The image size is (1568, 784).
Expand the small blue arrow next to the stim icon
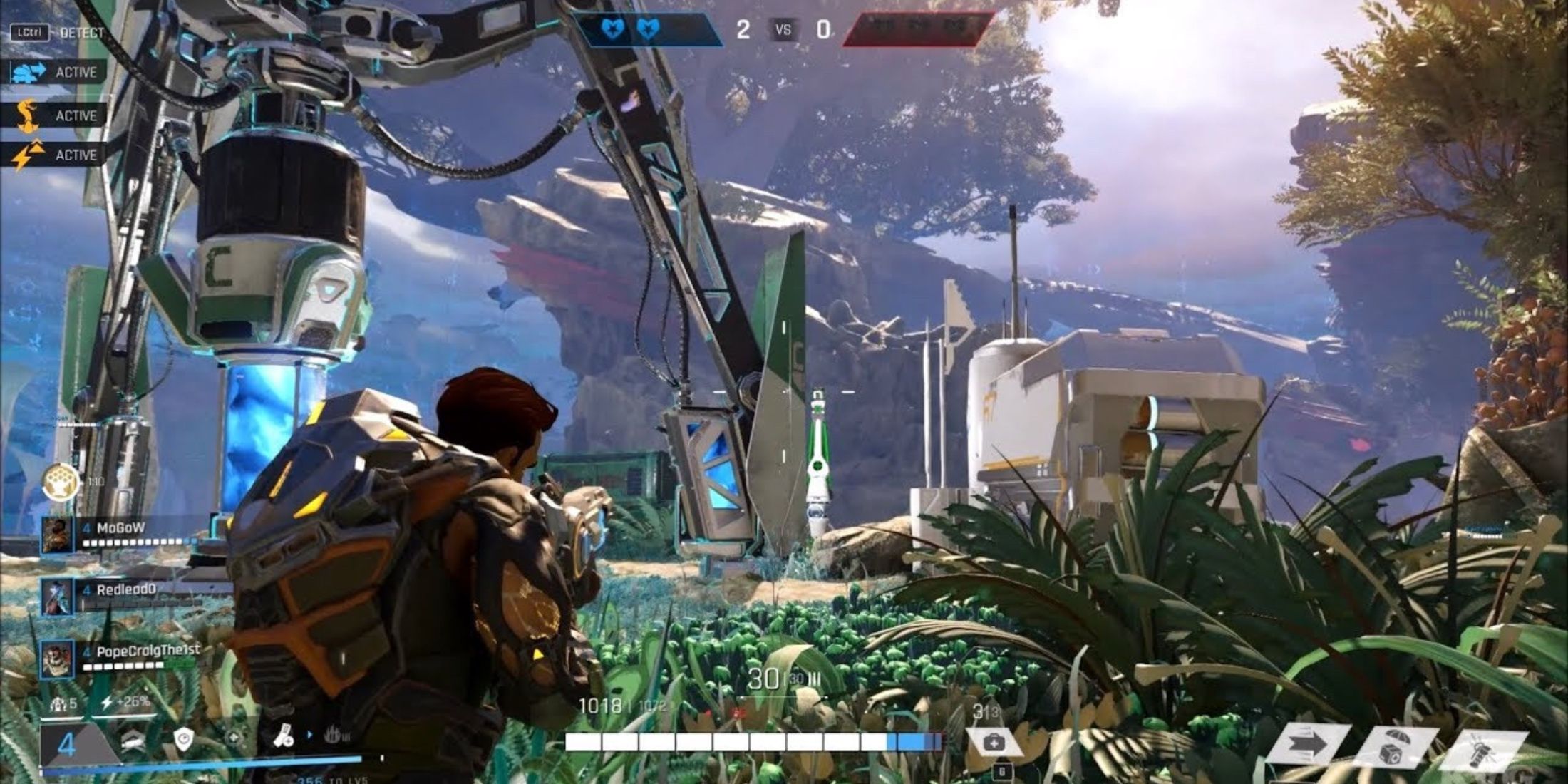pos(310,735)
